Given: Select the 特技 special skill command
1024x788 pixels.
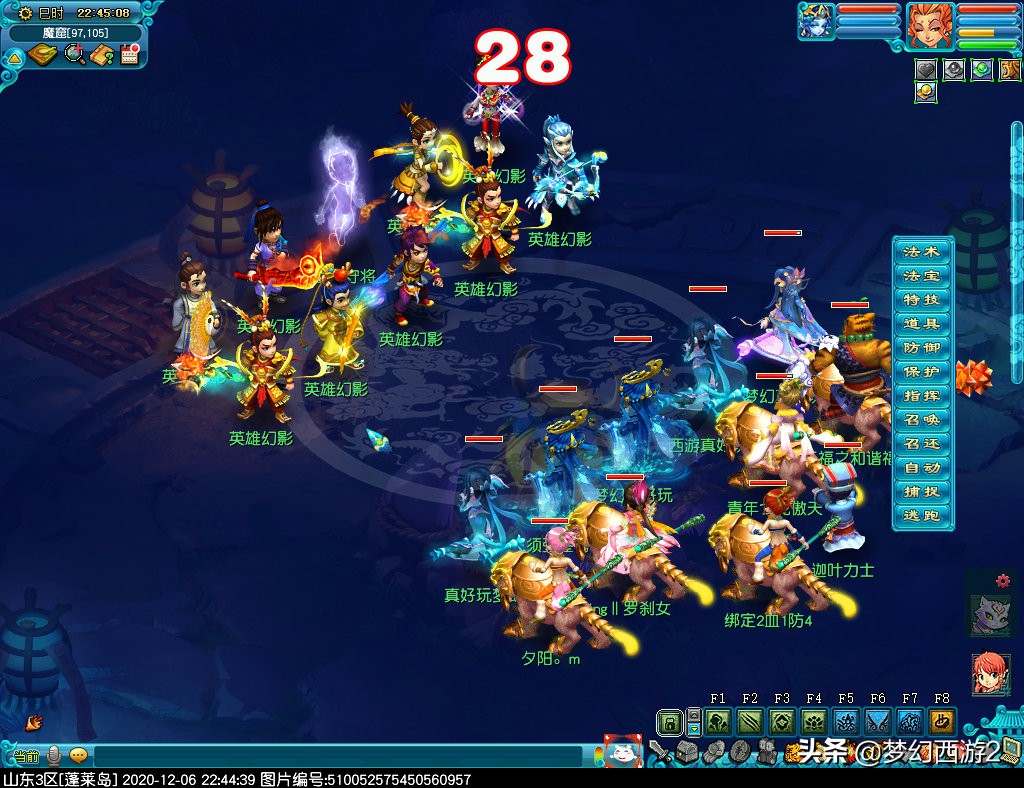Looking at the screenshot, I should tap(922, 299).
